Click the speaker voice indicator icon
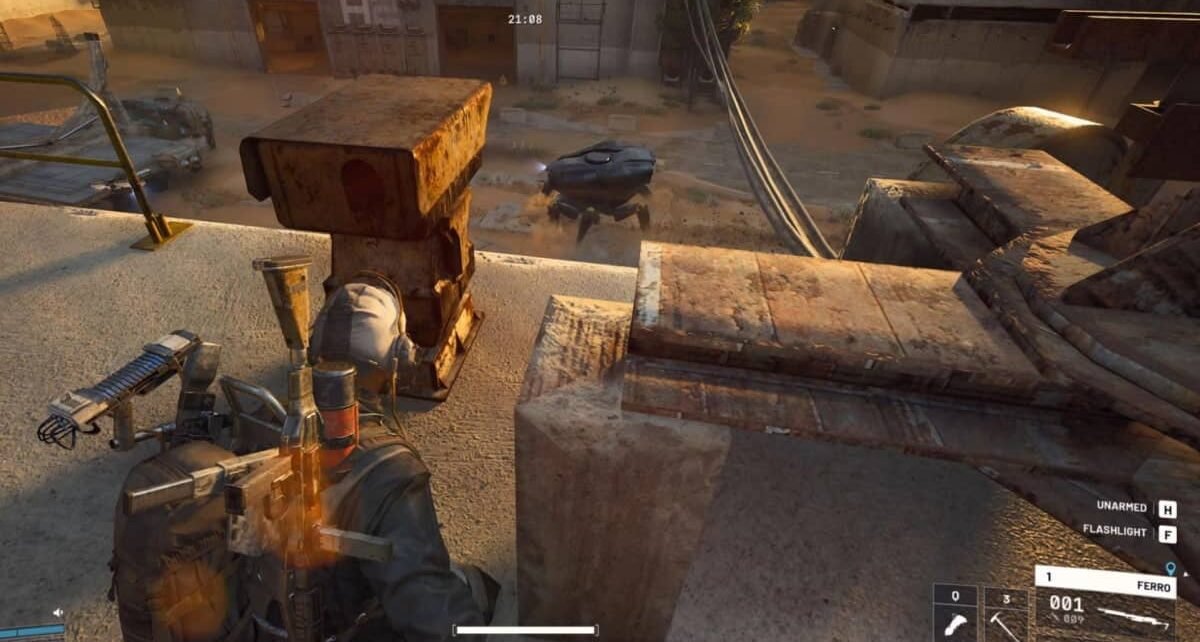Viewport: 1200px width, 642px height. [58, 613]
